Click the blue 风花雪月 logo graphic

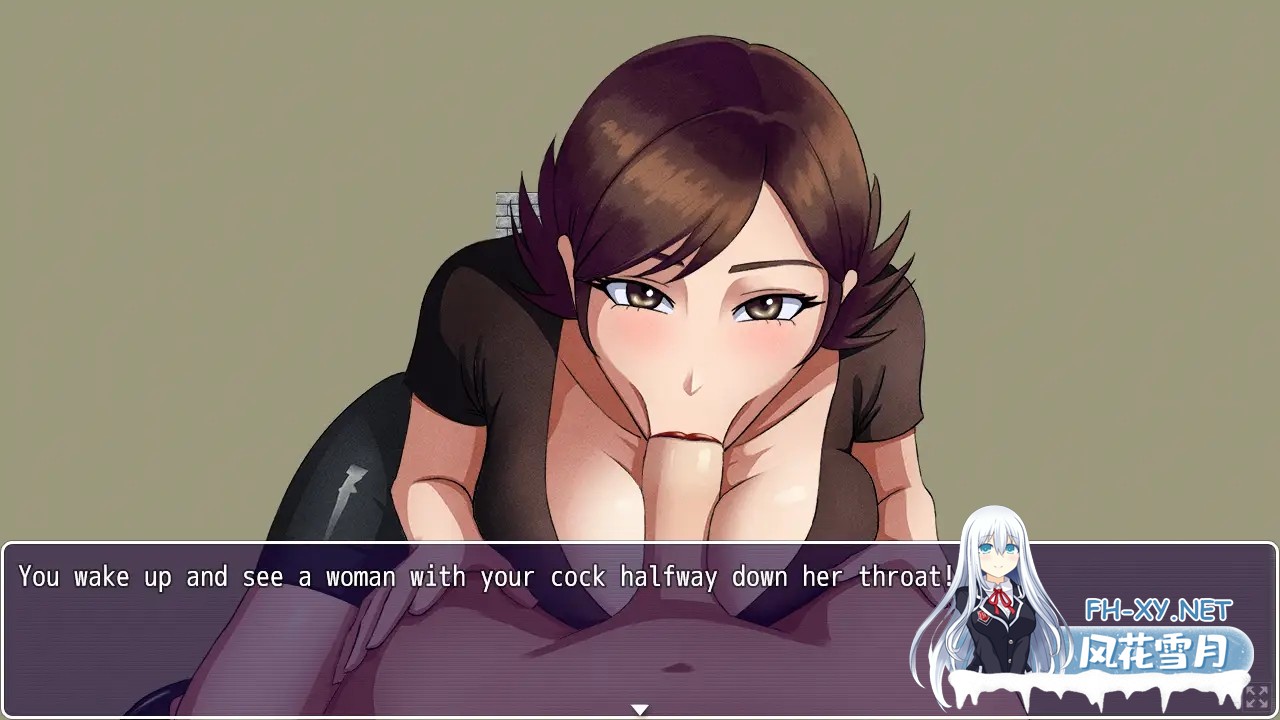pos(1152,648)
